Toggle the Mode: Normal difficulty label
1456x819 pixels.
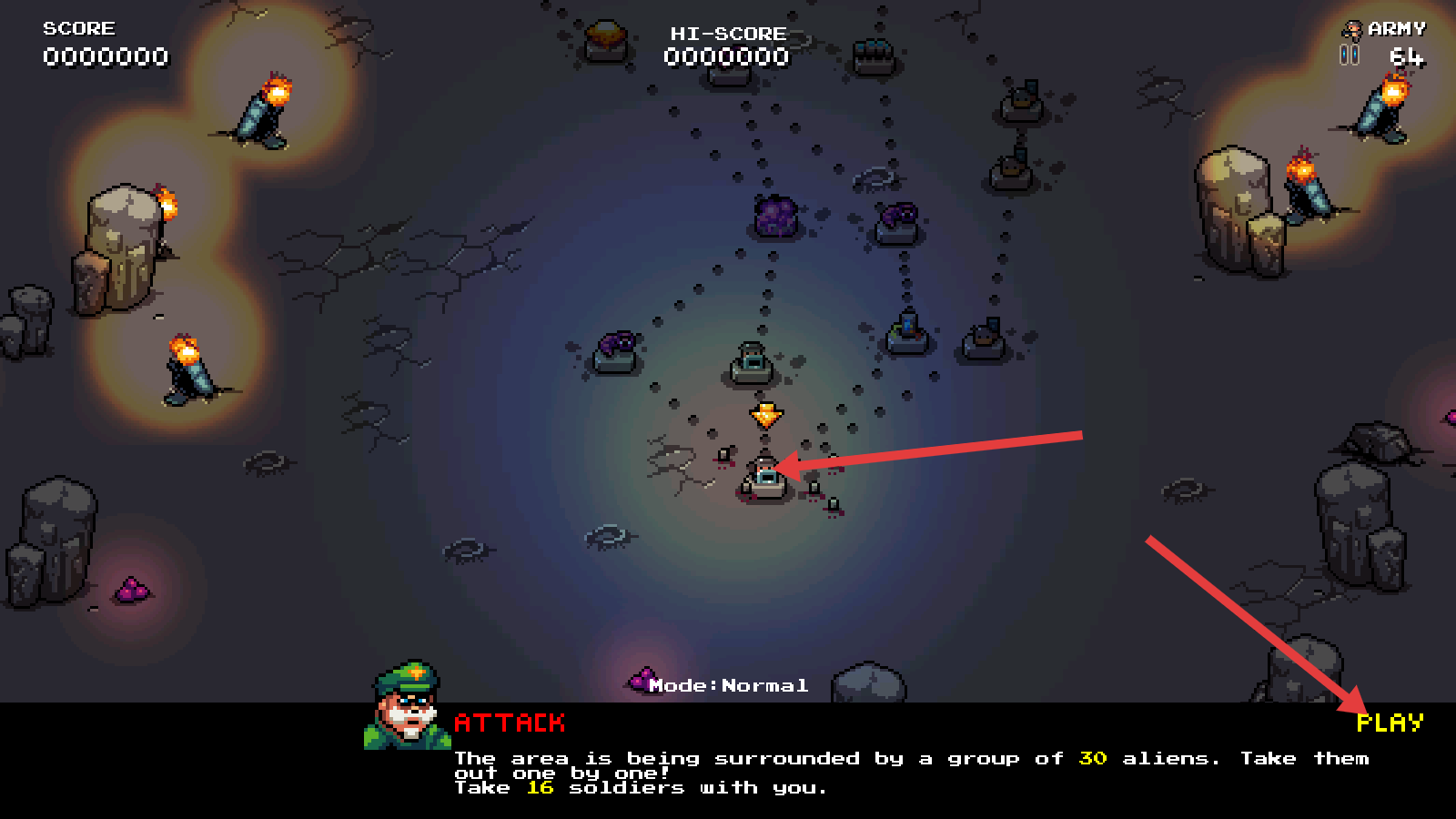(x=728, y=685)
